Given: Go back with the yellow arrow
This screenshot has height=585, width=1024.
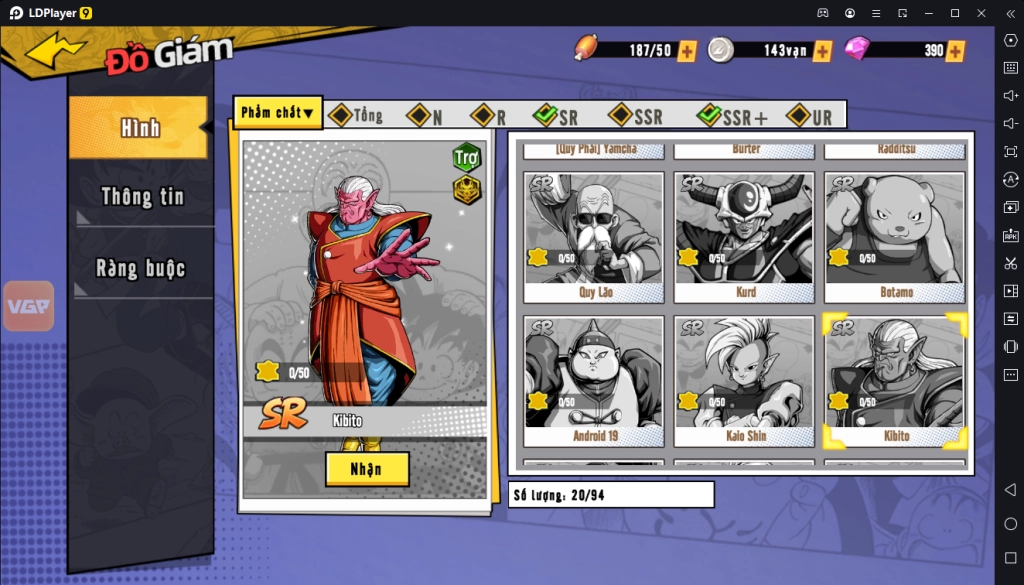Looking at the screenshot, I should [x=56, y=51].
